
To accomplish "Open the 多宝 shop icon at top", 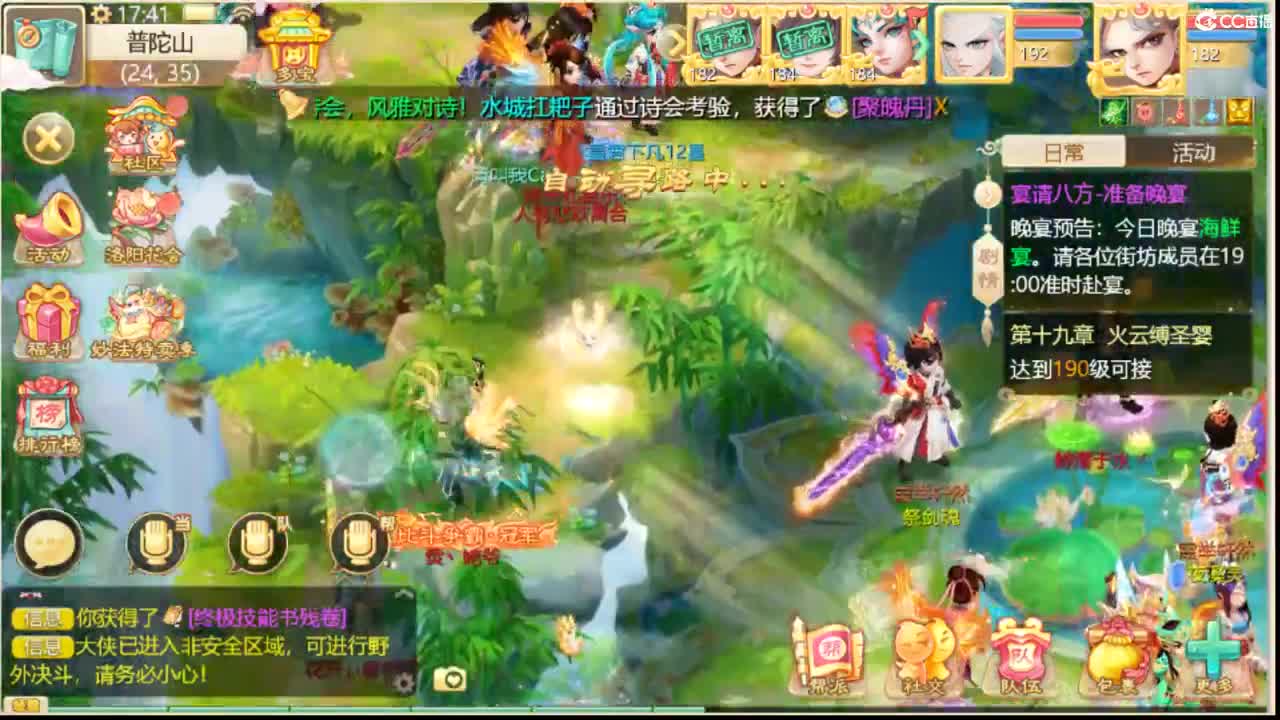I will pos(293,42).
